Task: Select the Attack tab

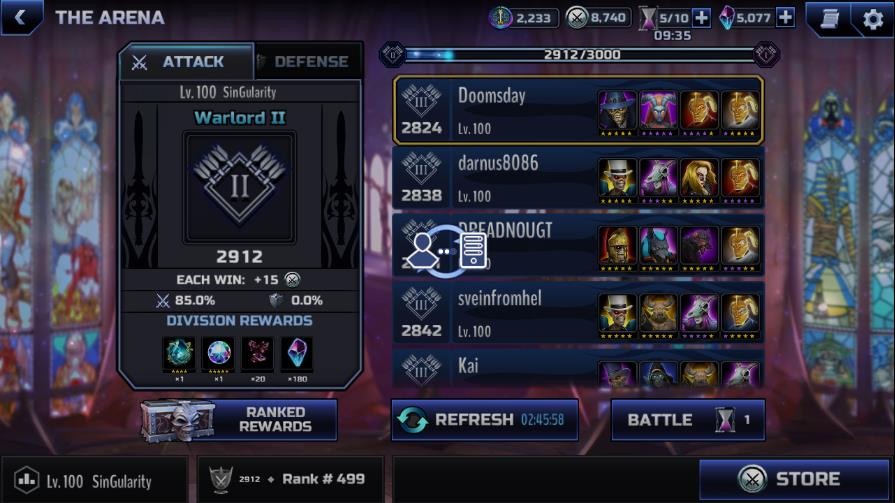Action: 186,62
